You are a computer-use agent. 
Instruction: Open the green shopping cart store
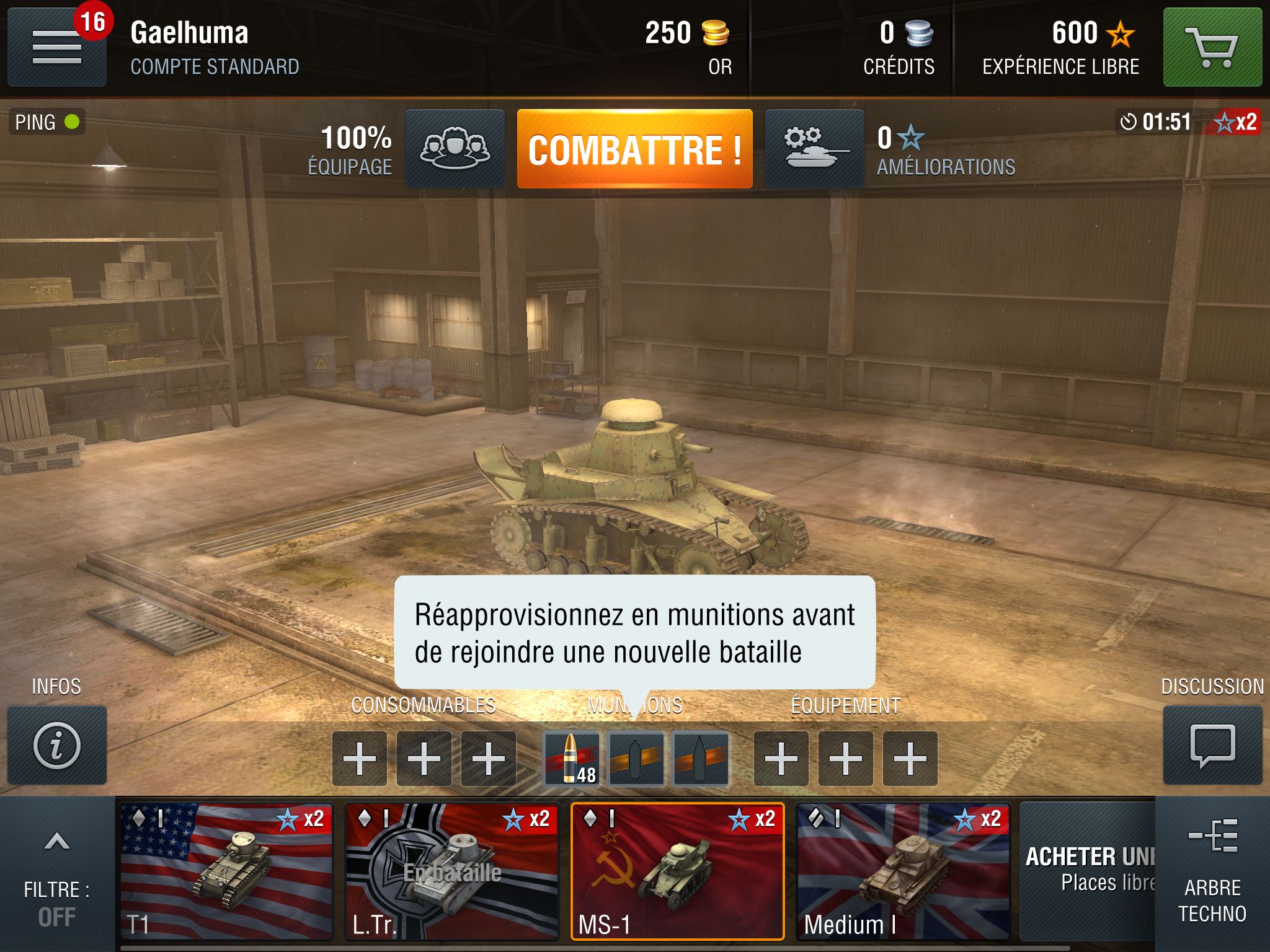[x=1212, y=47]
